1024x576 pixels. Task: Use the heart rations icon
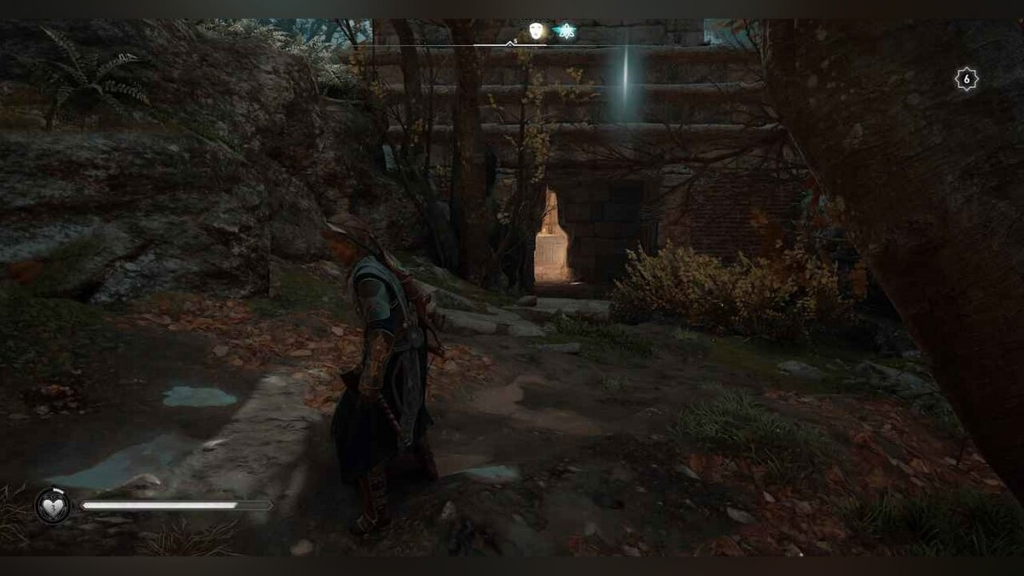point(53,505)
